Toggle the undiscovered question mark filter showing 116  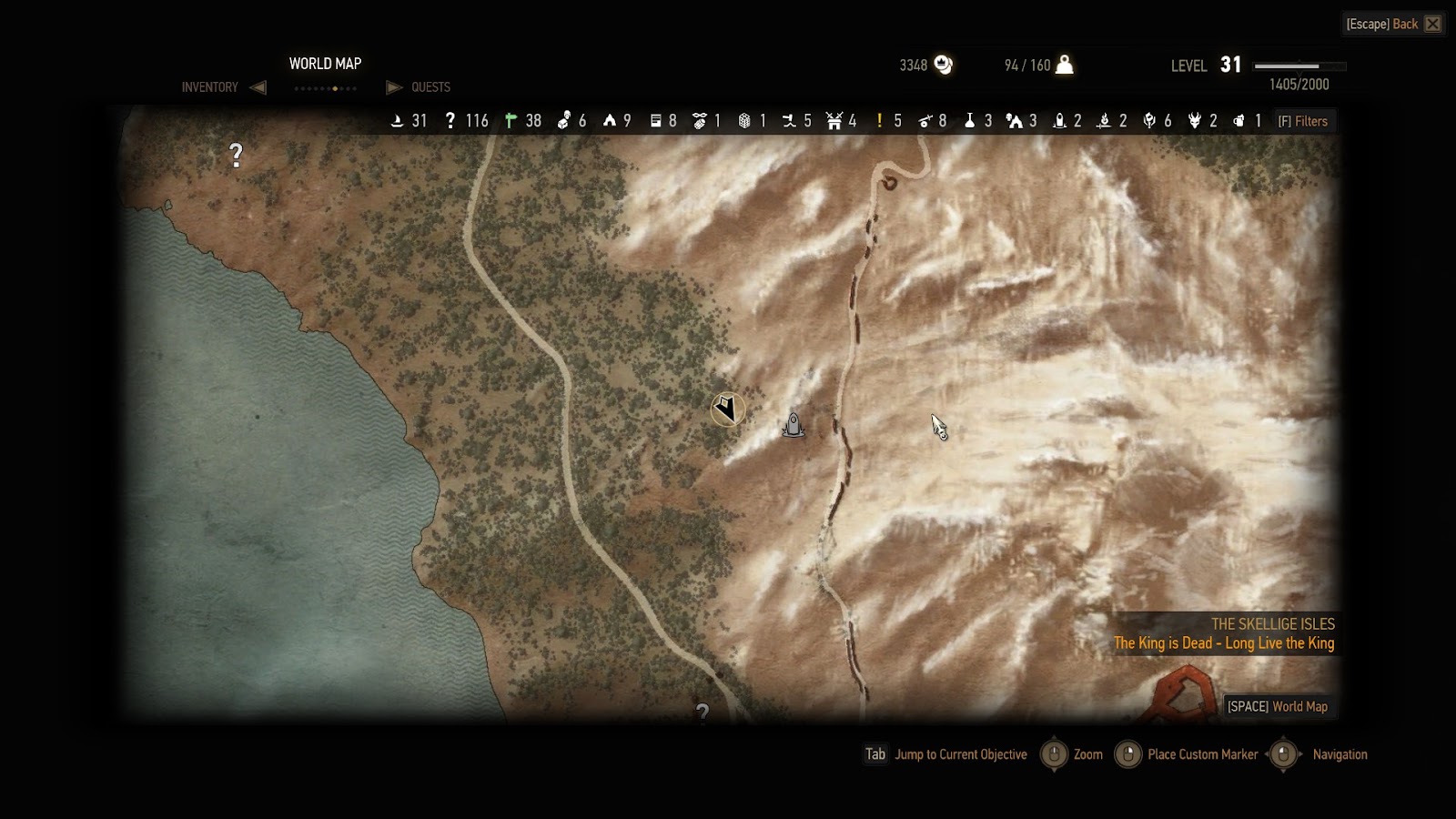[x=450, y=121]
